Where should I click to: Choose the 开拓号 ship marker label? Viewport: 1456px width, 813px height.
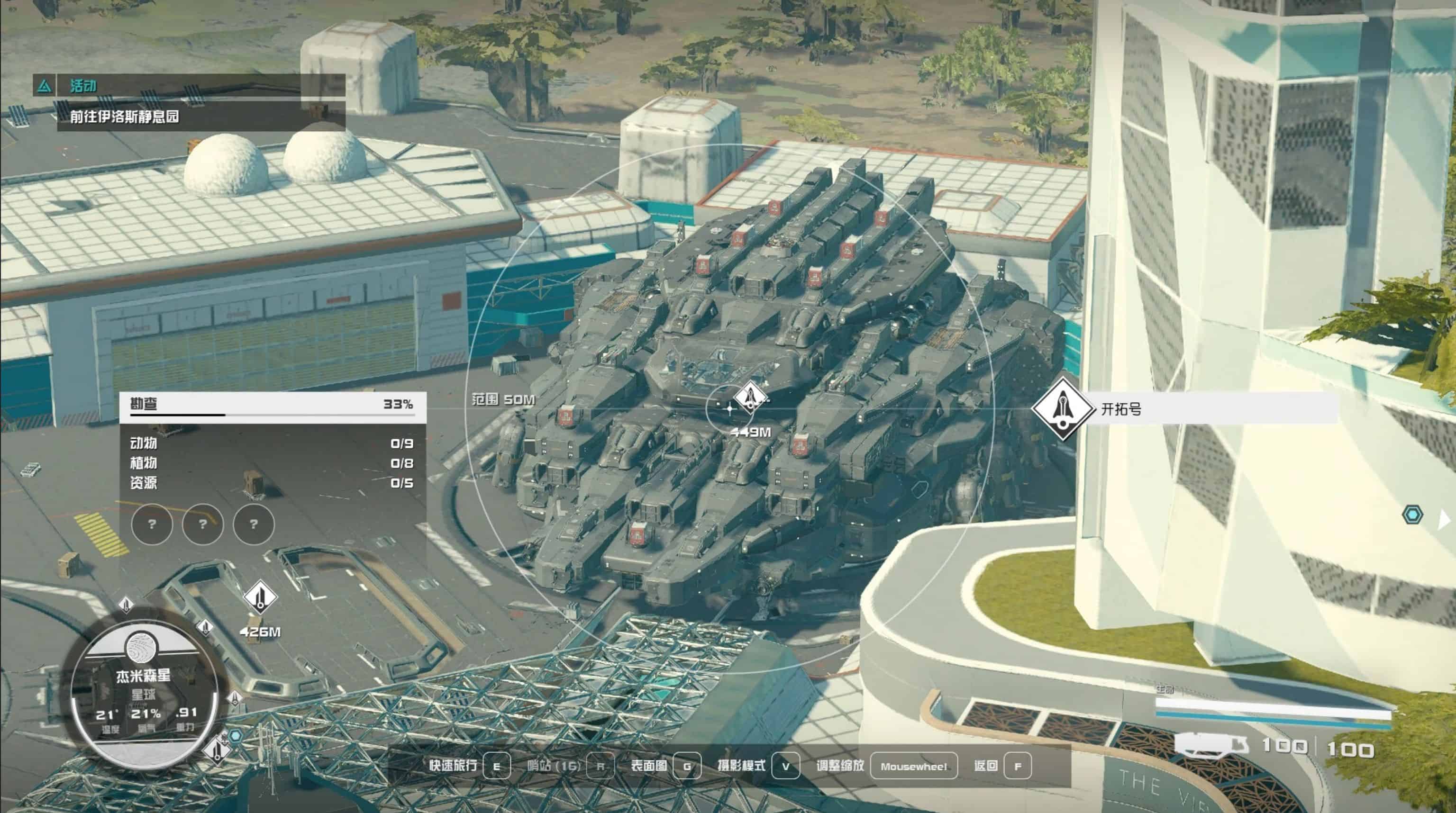(1121, 408)
